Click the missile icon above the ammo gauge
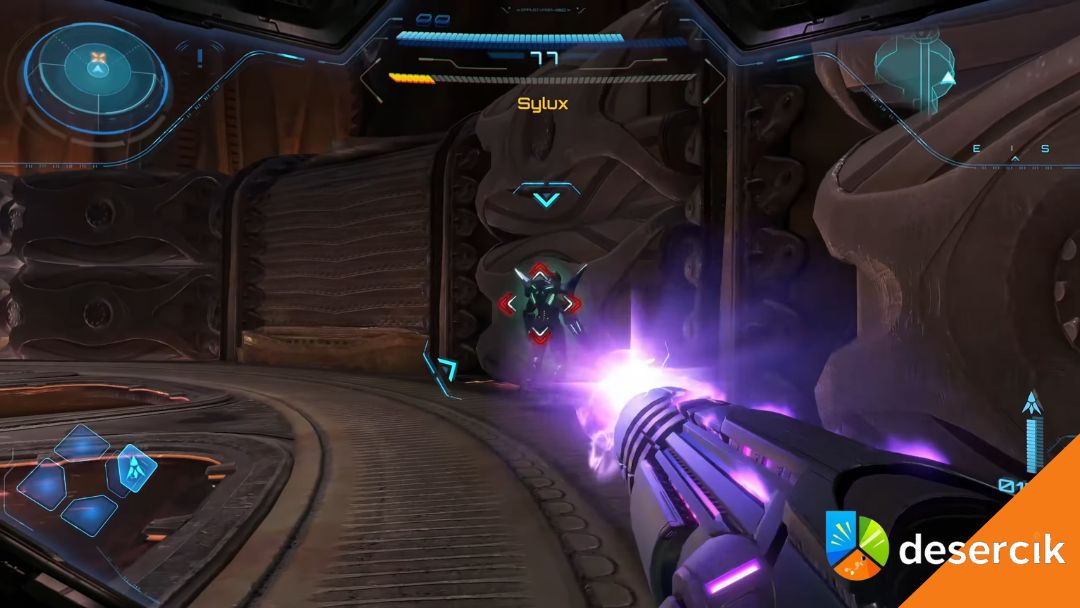This screenshot has height=608, width=1080. click(1032, 404)
